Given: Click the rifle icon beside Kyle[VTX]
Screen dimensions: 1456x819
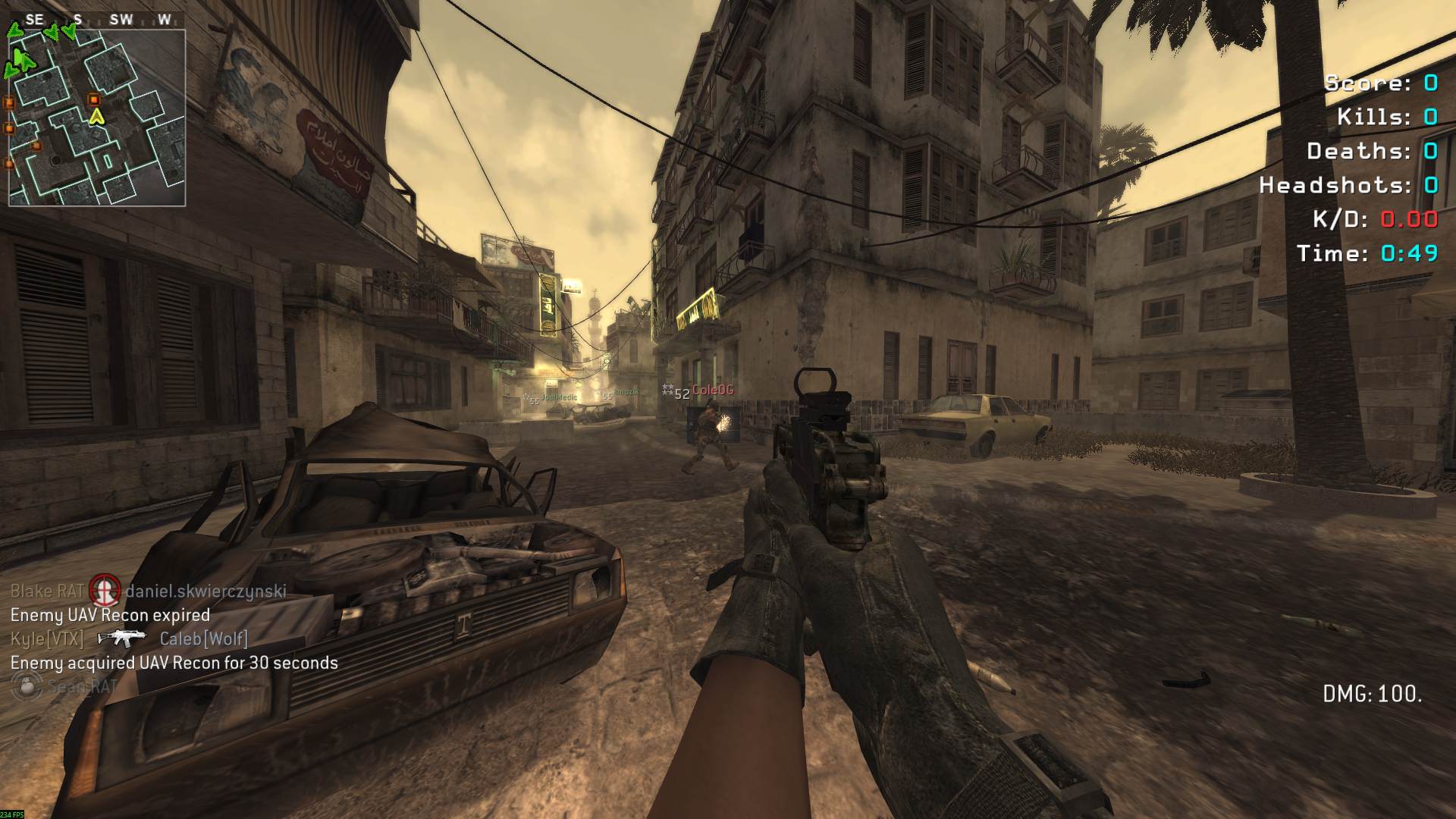Looking at the screenshot, I should [121, 639].
